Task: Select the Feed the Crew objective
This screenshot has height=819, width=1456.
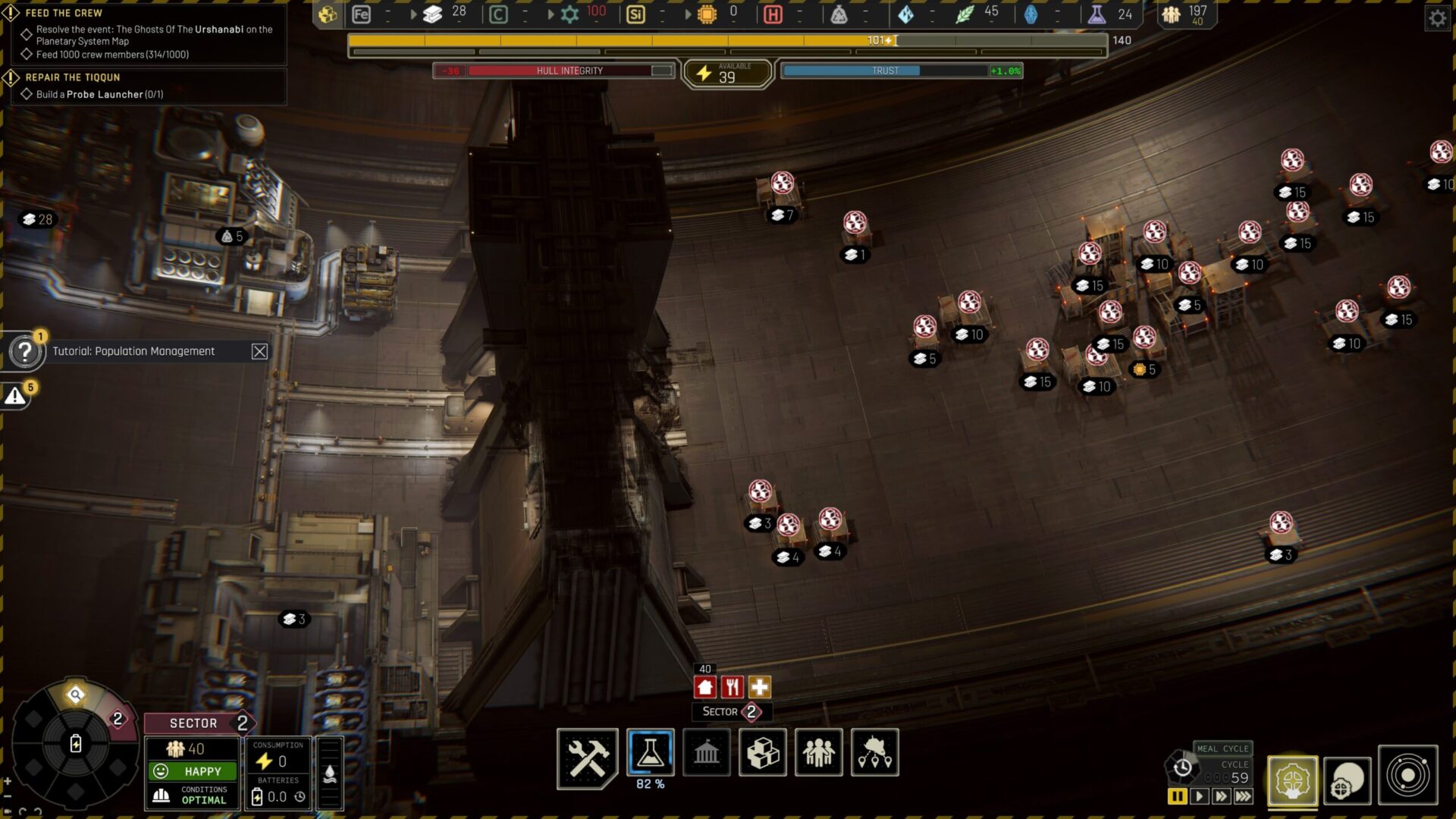Action: click(x=64, y=13)
